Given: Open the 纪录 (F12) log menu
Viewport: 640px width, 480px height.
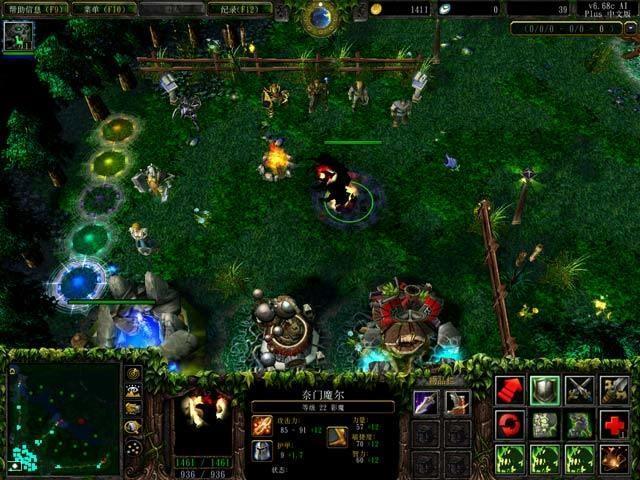Looking at the screenshot, I should [x=238, y=9].
